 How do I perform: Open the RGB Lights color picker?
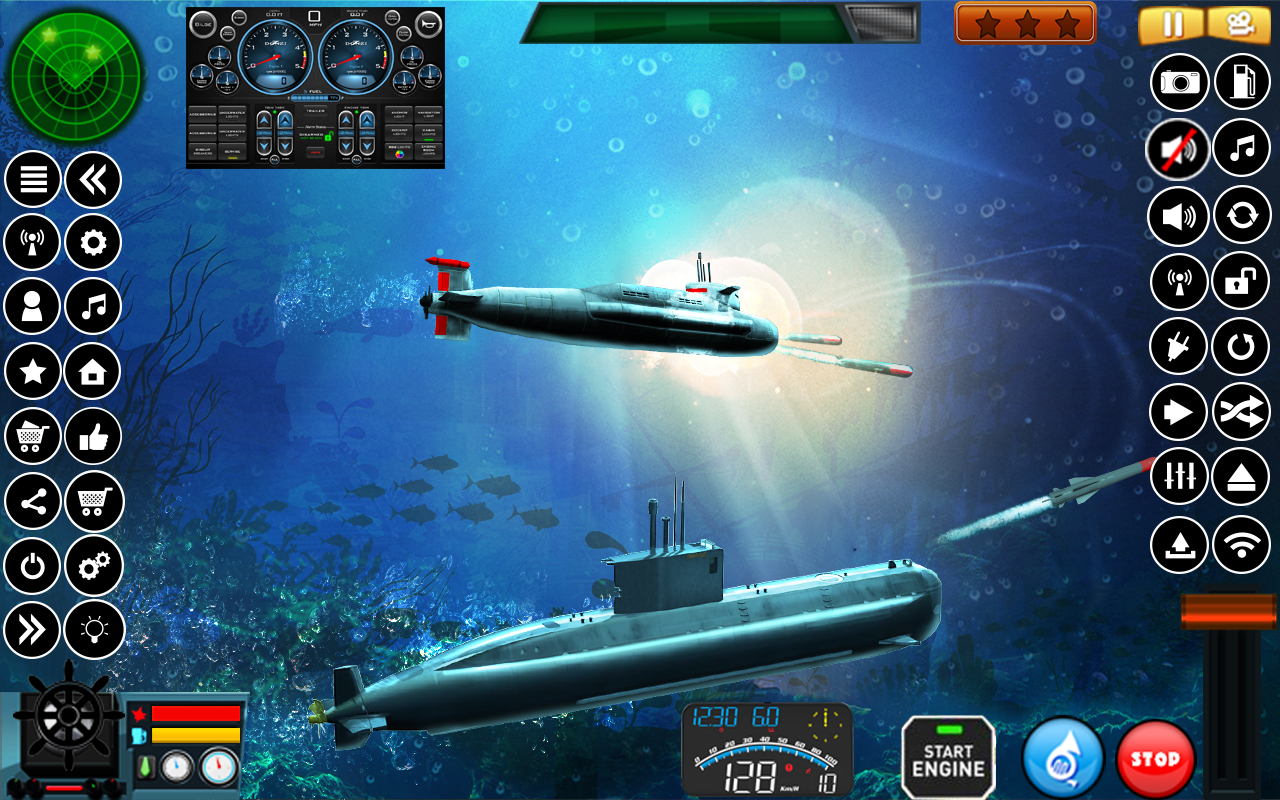tap(399, 153)
